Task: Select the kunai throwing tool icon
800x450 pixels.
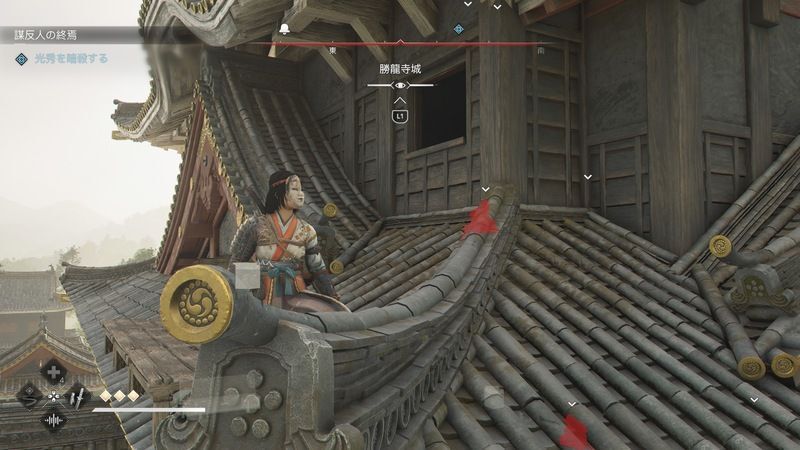Action: (x=75, y=396)
